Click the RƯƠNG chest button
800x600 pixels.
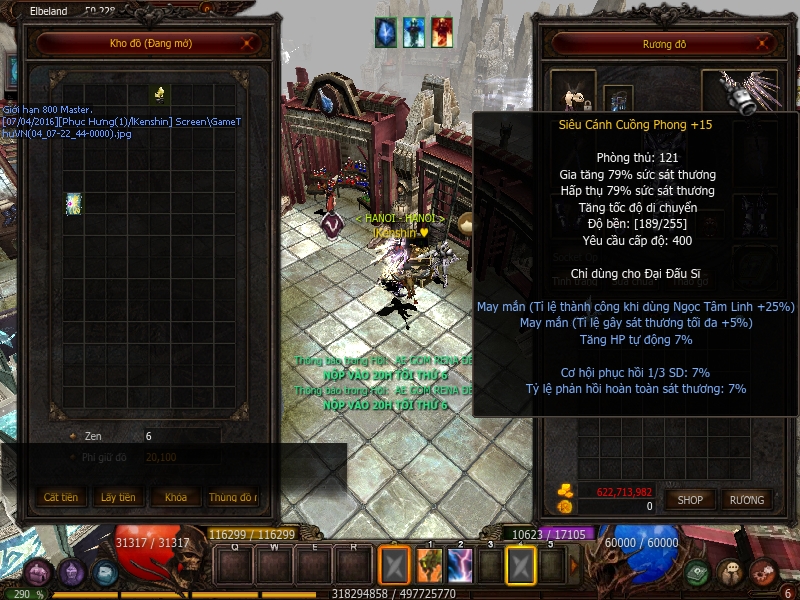(x=746, y=499)
